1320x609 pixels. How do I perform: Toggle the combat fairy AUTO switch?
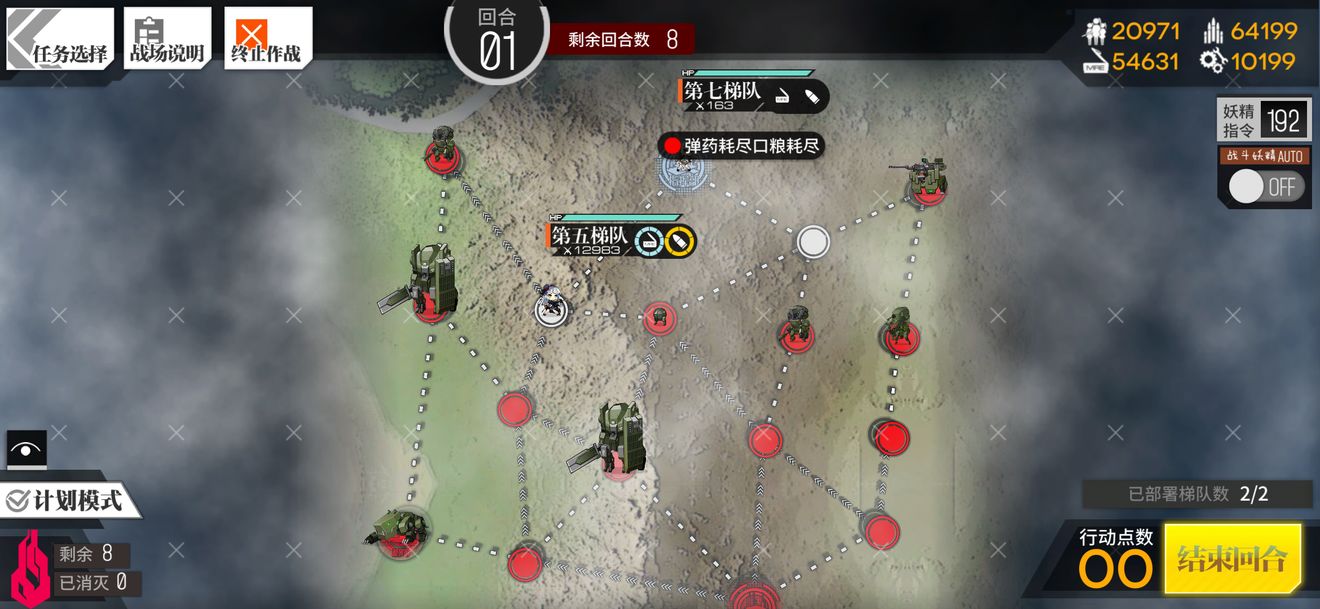(x=1265, y=187)
